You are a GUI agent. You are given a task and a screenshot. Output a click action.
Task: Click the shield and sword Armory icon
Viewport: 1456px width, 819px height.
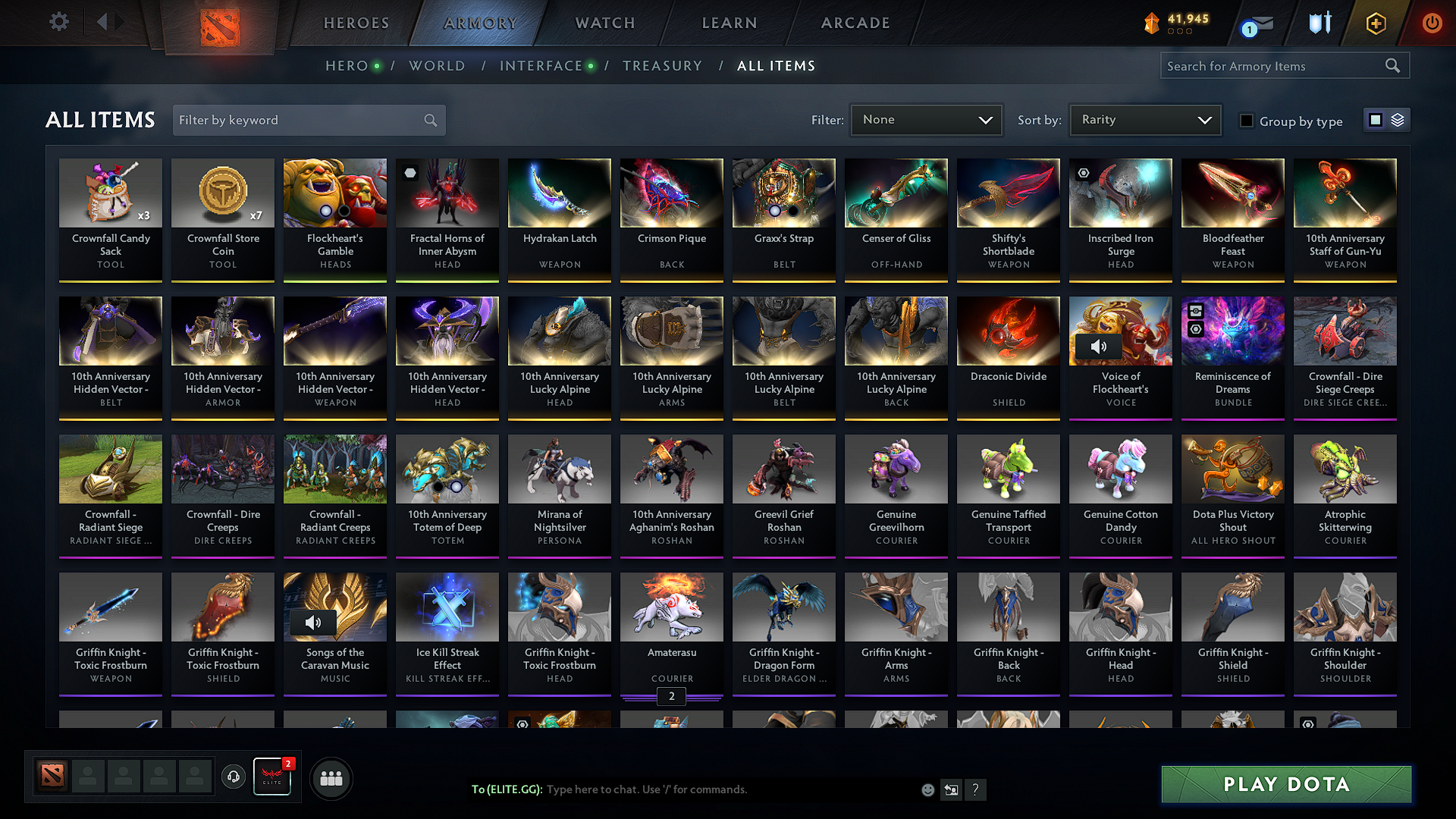1319,23
